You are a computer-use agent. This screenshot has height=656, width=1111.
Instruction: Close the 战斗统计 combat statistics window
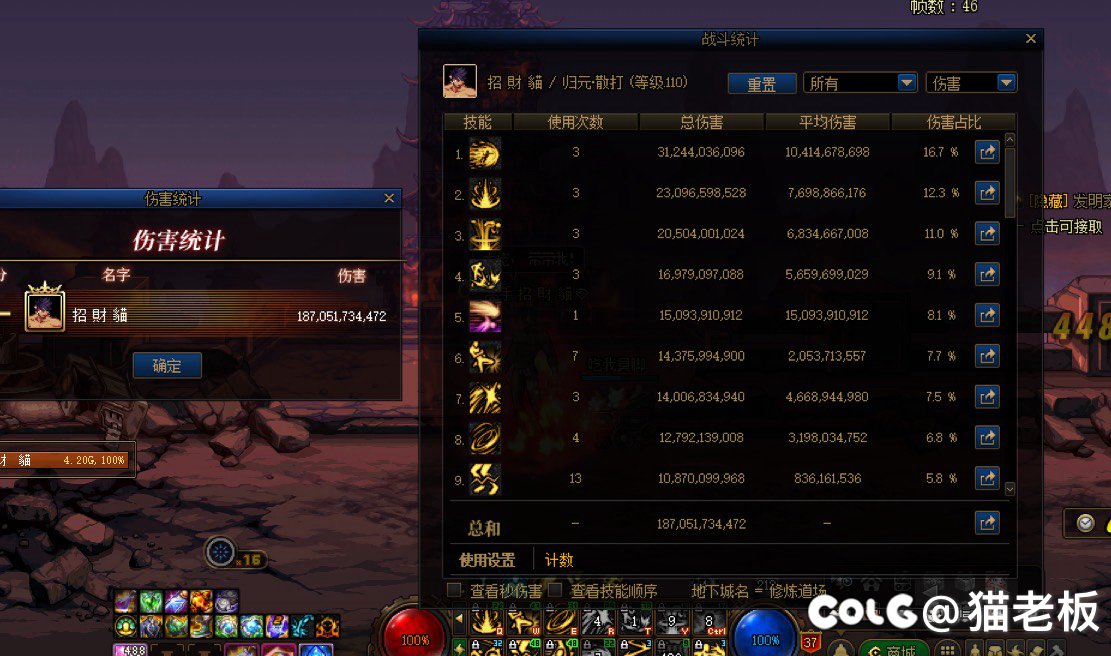point(1031,39)
